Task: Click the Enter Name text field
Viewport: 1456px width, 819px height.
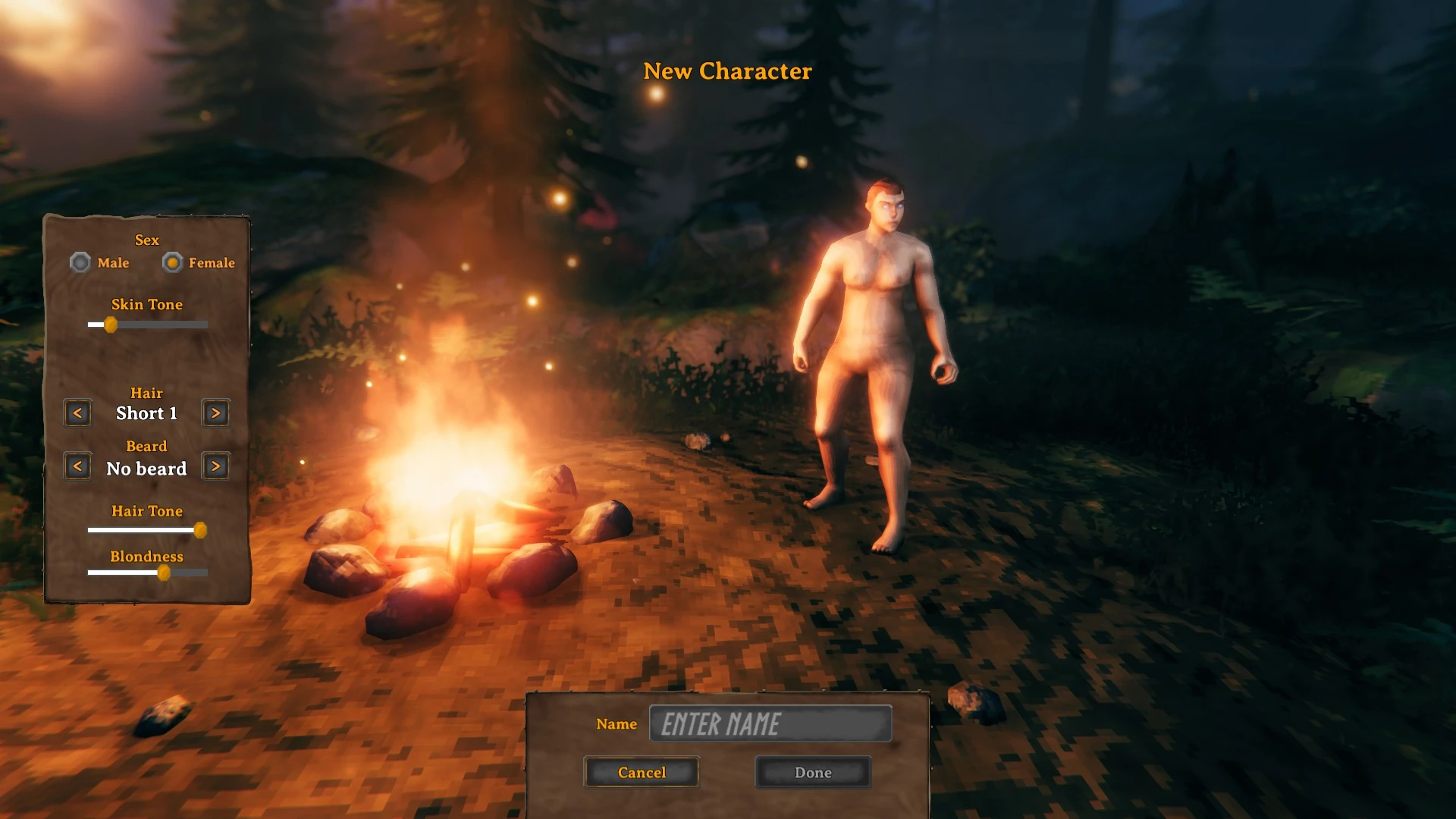Action: point(771,724)
